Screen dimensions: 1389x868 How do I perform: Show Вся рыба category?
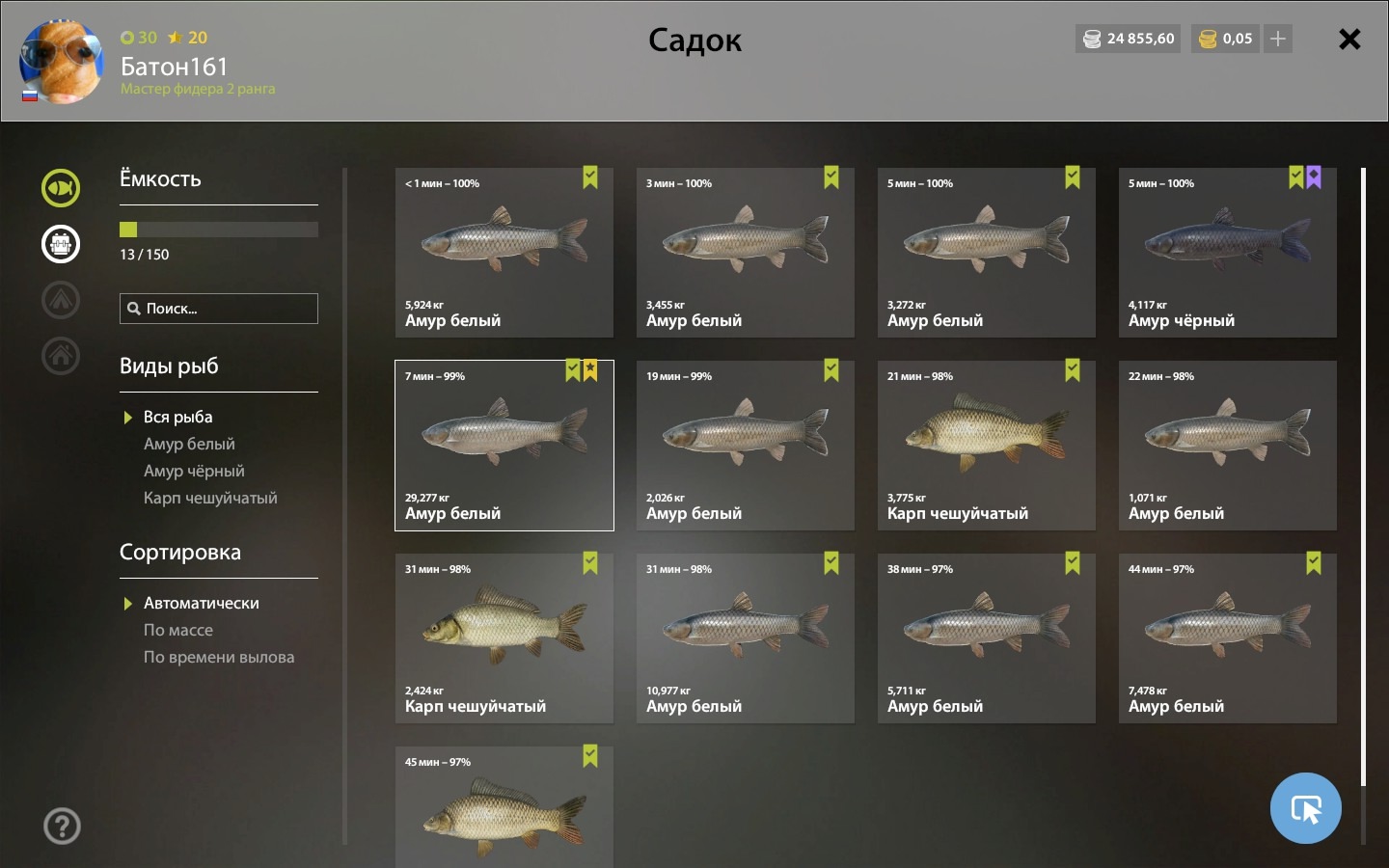pos(177,417)
